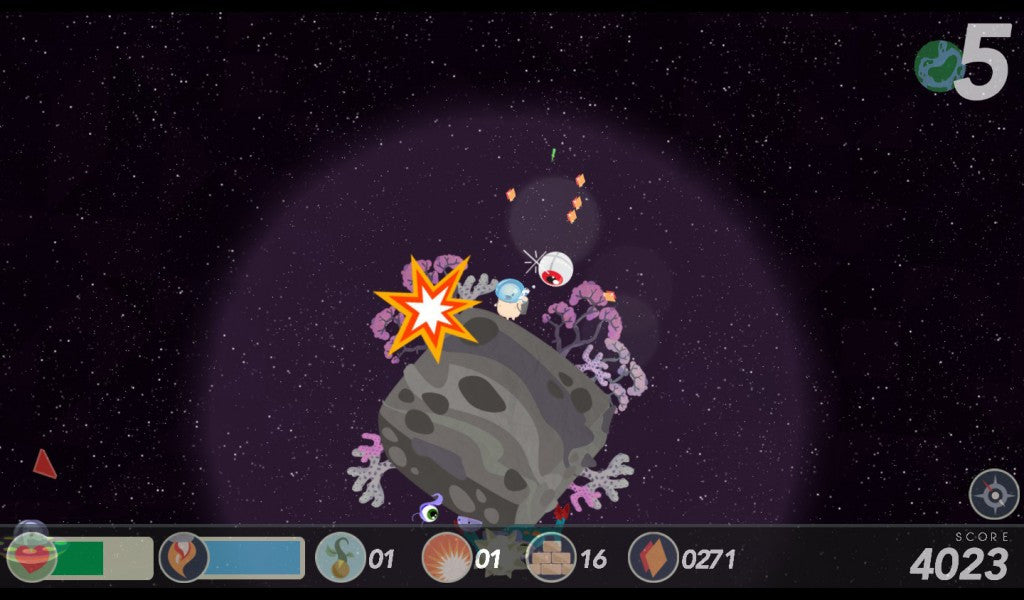Select the flame jetpack fuel icon
Viewport: 1024px width, 600px height.
coord(184,557)
